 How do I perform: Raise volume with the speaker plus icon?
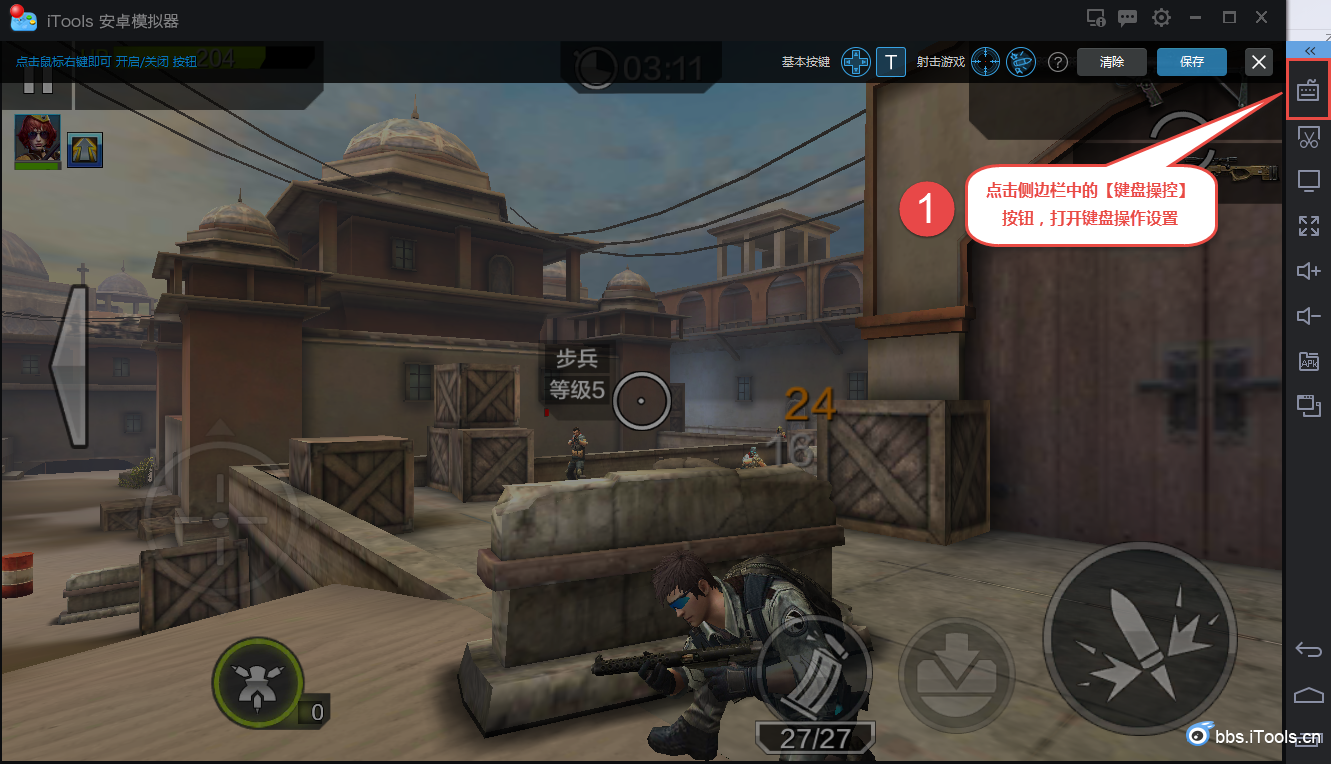coord(1308,271)
